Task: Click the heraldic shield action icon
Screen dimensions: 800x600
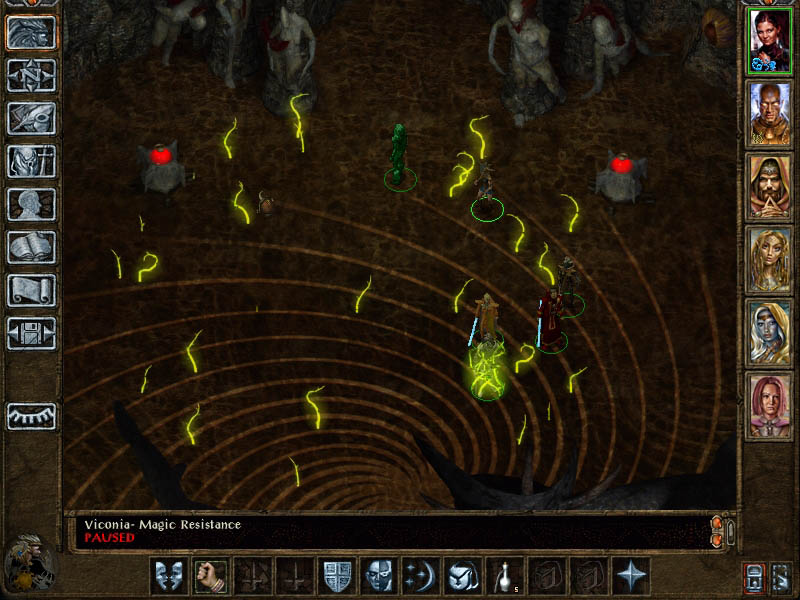Action: click(337, 576)
